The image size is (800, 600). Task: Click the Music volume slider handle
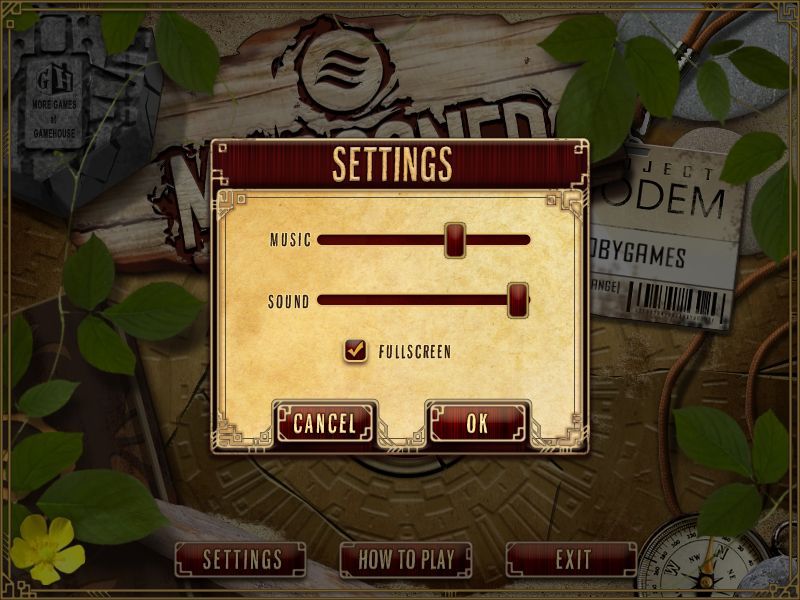[455, 240]
